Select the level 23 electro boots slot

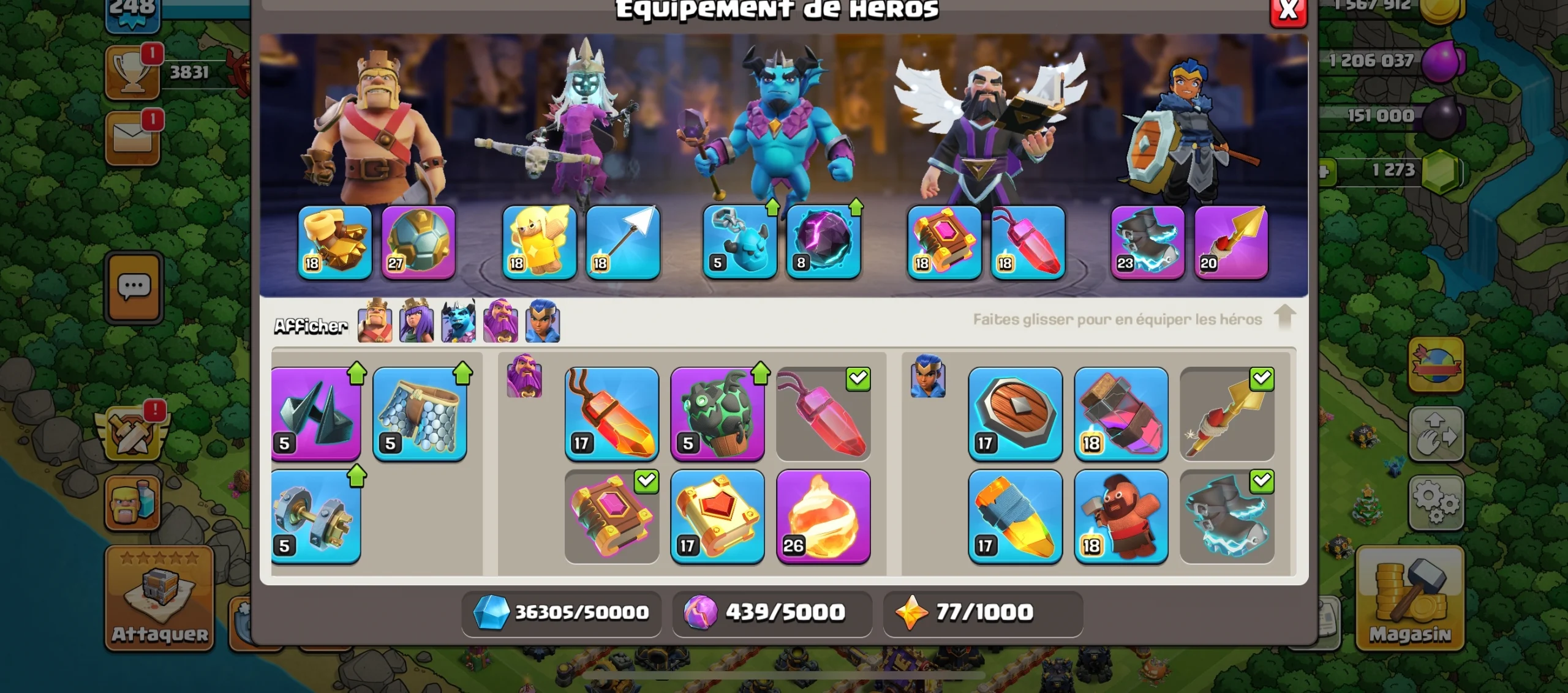1147,242
